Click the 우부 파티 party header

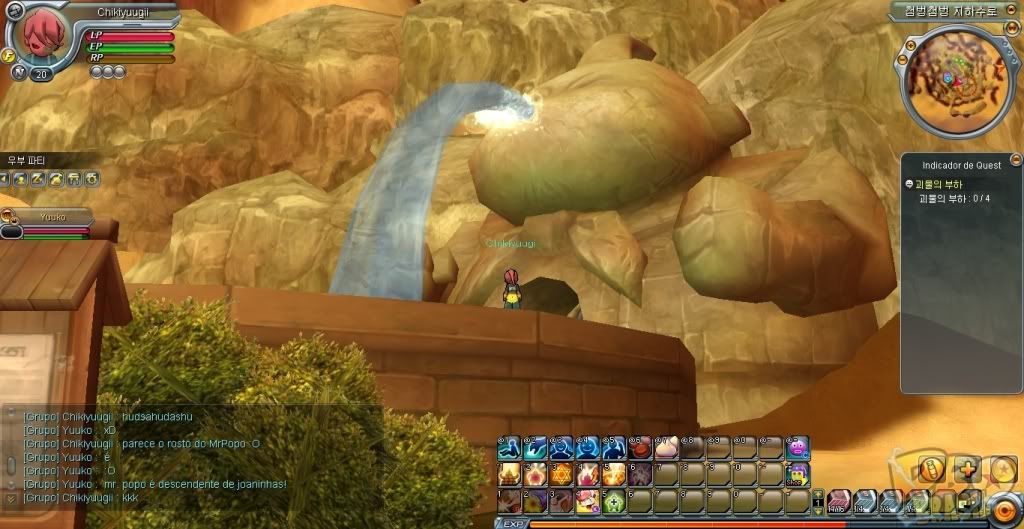coord(30,160)
